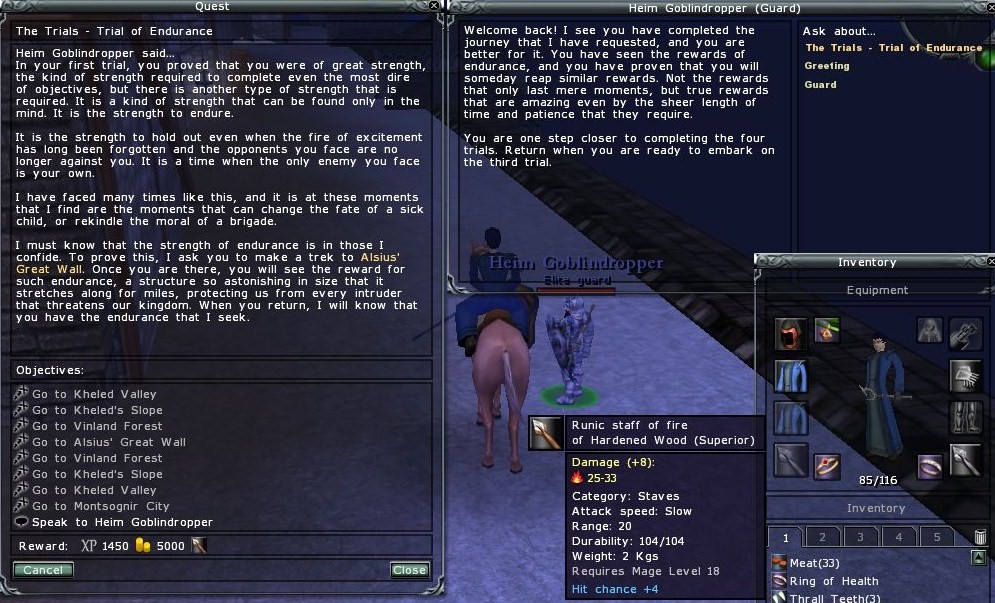This screenshot has height=603, width=995.
Task: Choose the Greeting dialogue topic
Action: point(827,66)
